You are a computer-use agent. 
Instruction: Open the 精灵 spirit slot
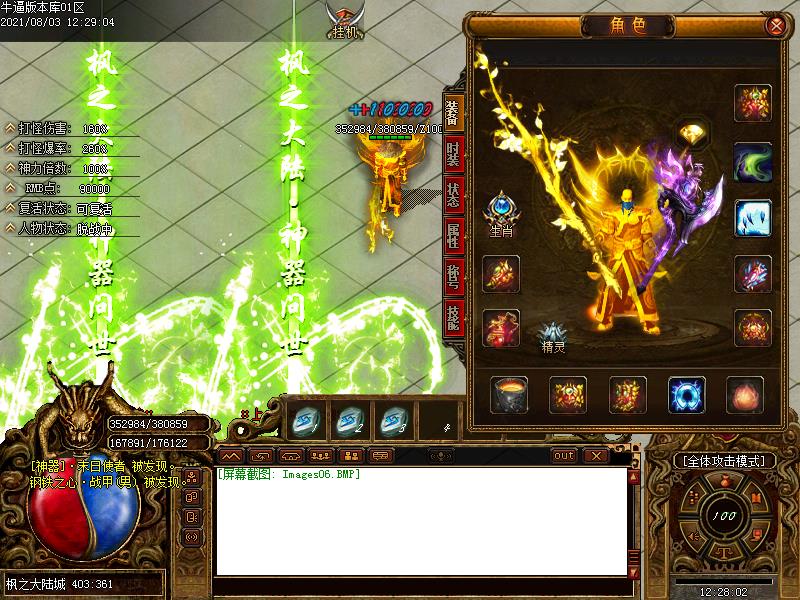click(553, 337)
